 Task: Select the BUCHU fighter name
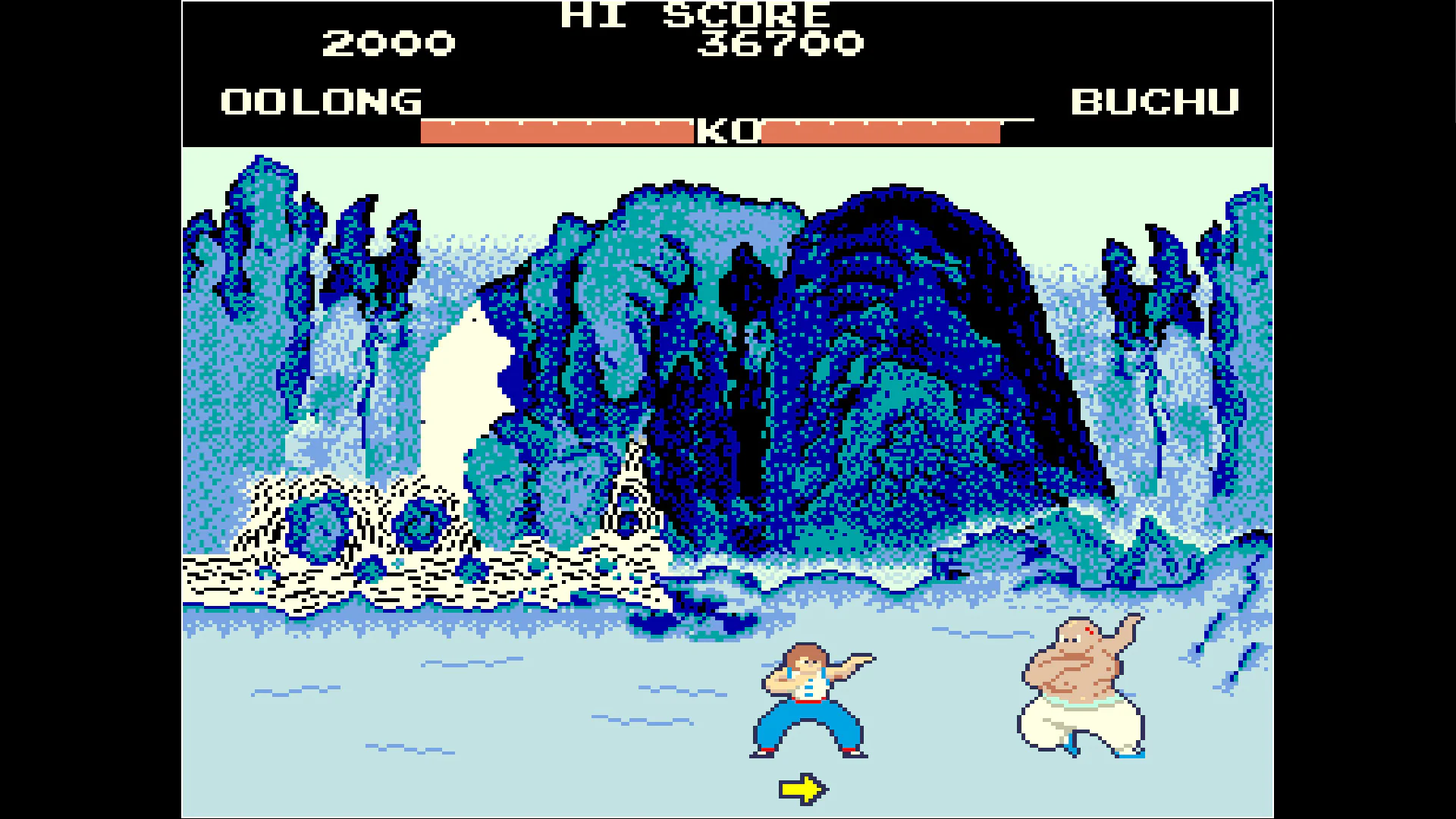click(1155, 102)
